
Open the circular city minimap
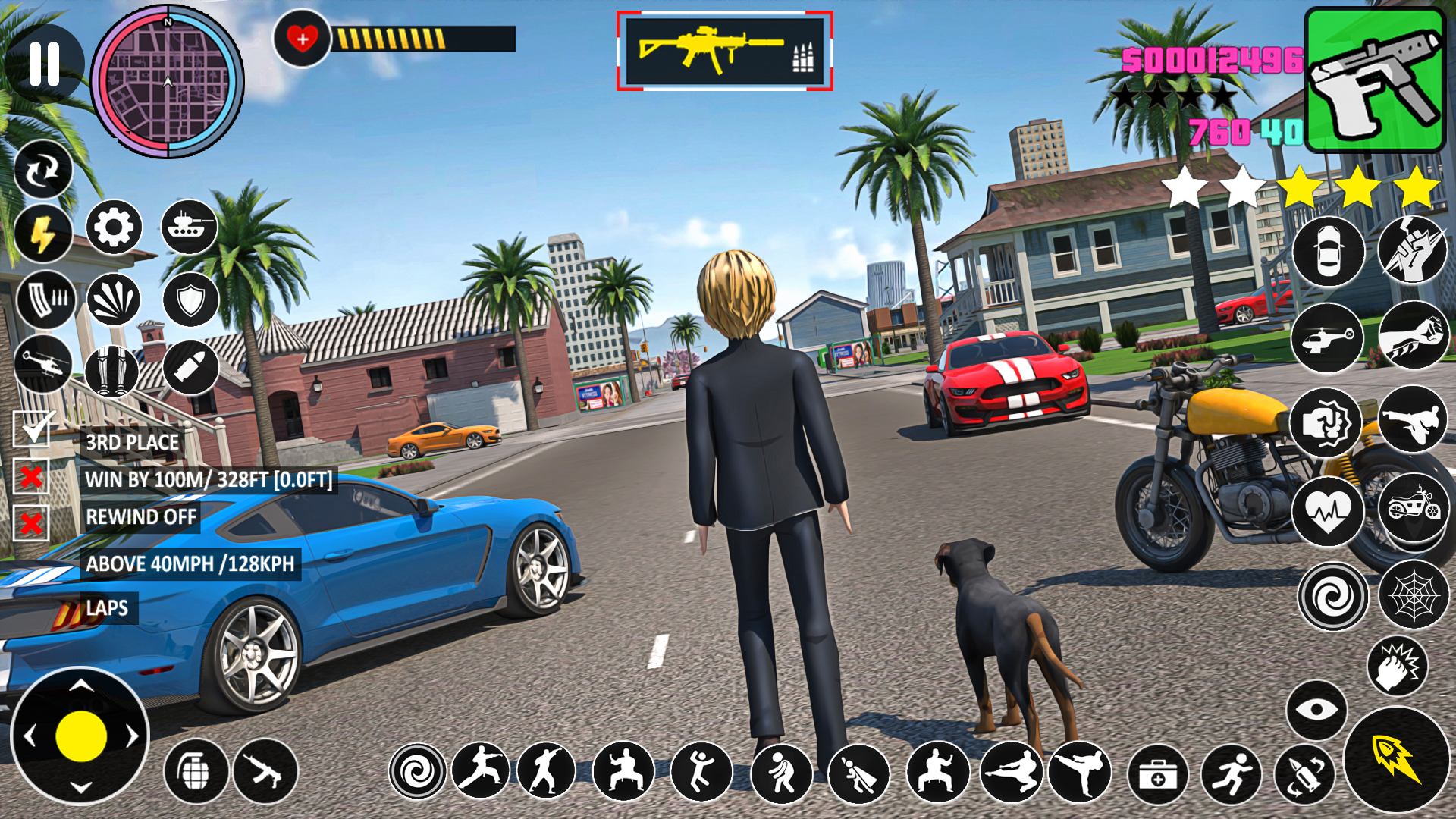[168, 82]
